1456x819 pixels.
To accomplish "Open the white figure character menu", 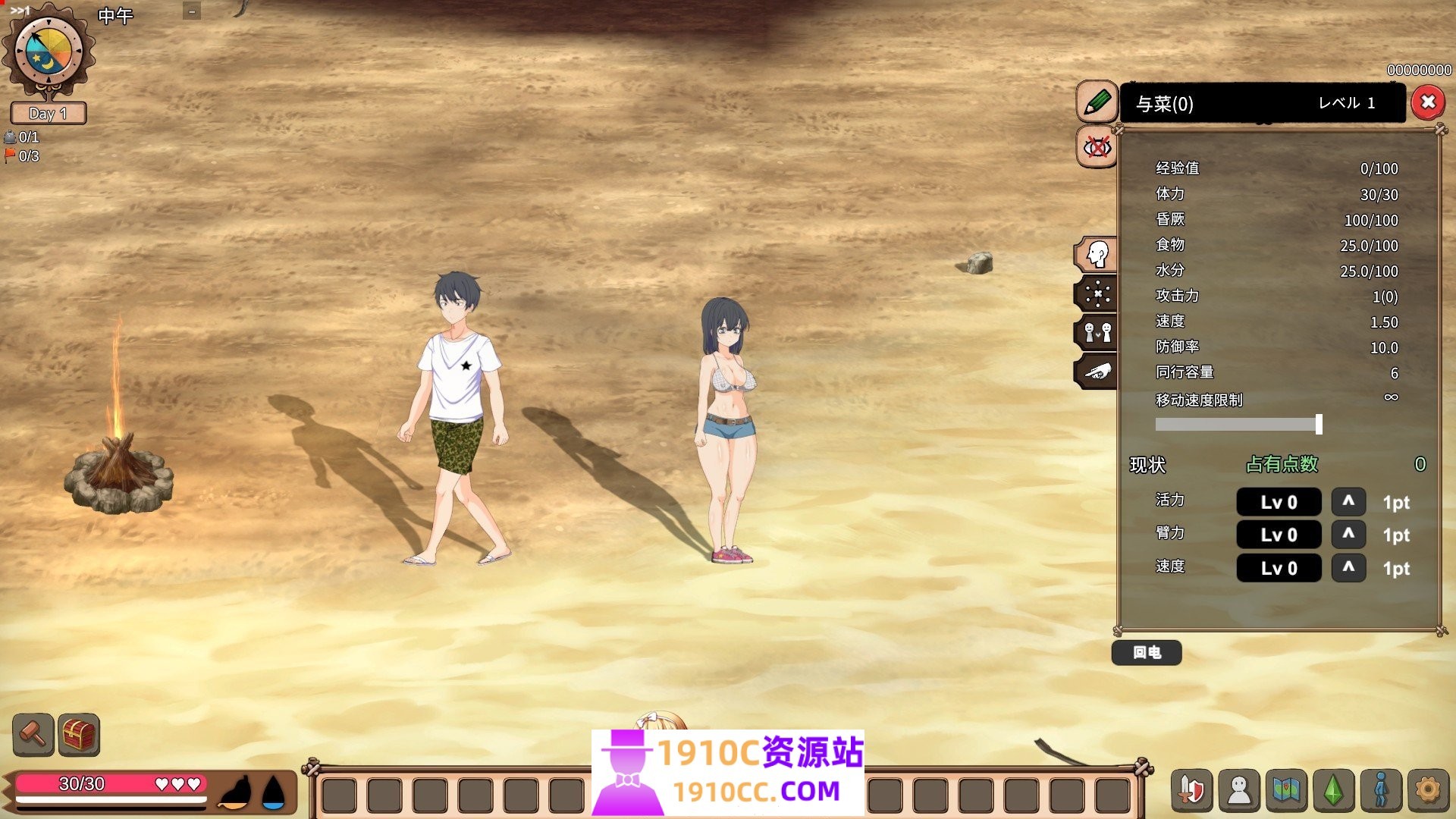I will point(1239,791).
